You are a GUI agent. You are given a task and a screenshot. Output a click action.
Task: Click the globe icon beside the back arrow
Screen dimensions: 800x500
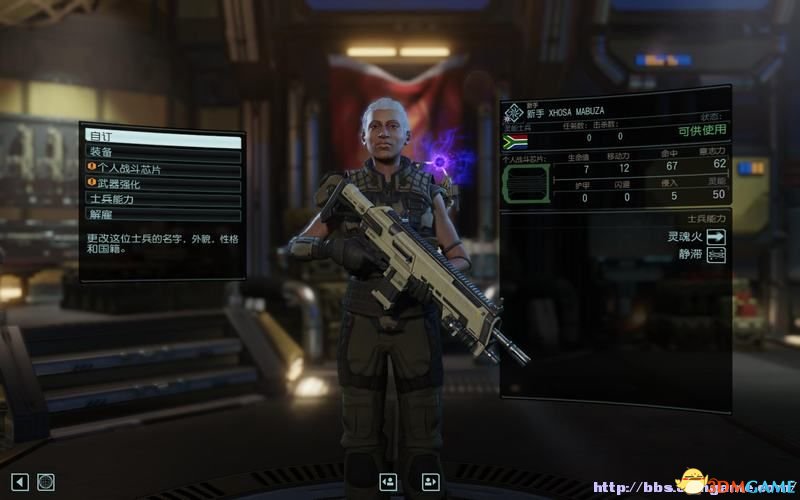[x=45, y=482]
